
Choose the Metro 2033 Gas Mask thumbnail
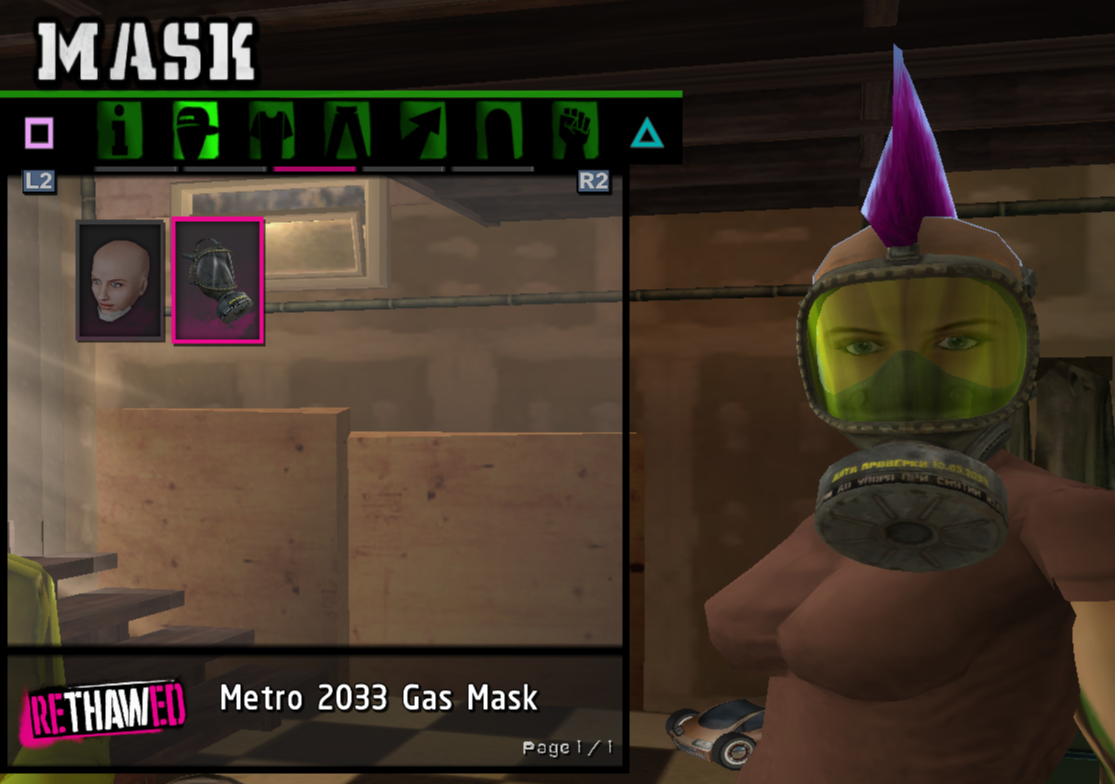218,281
